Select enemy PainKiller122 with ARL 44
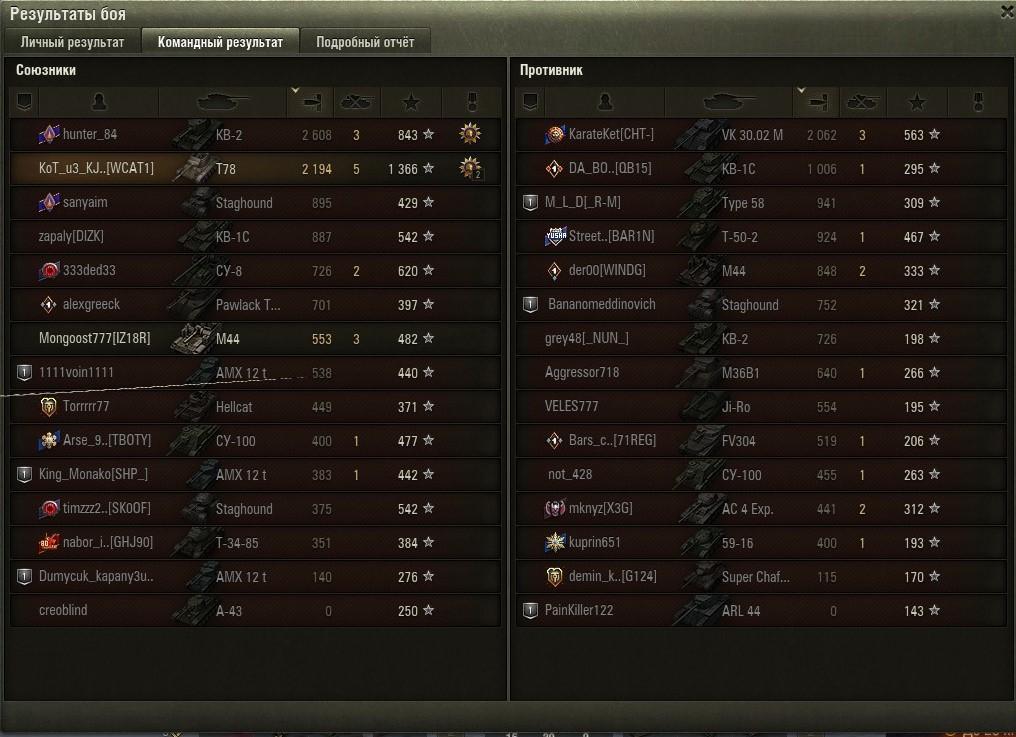1016x737 pixels. (579, 611)
